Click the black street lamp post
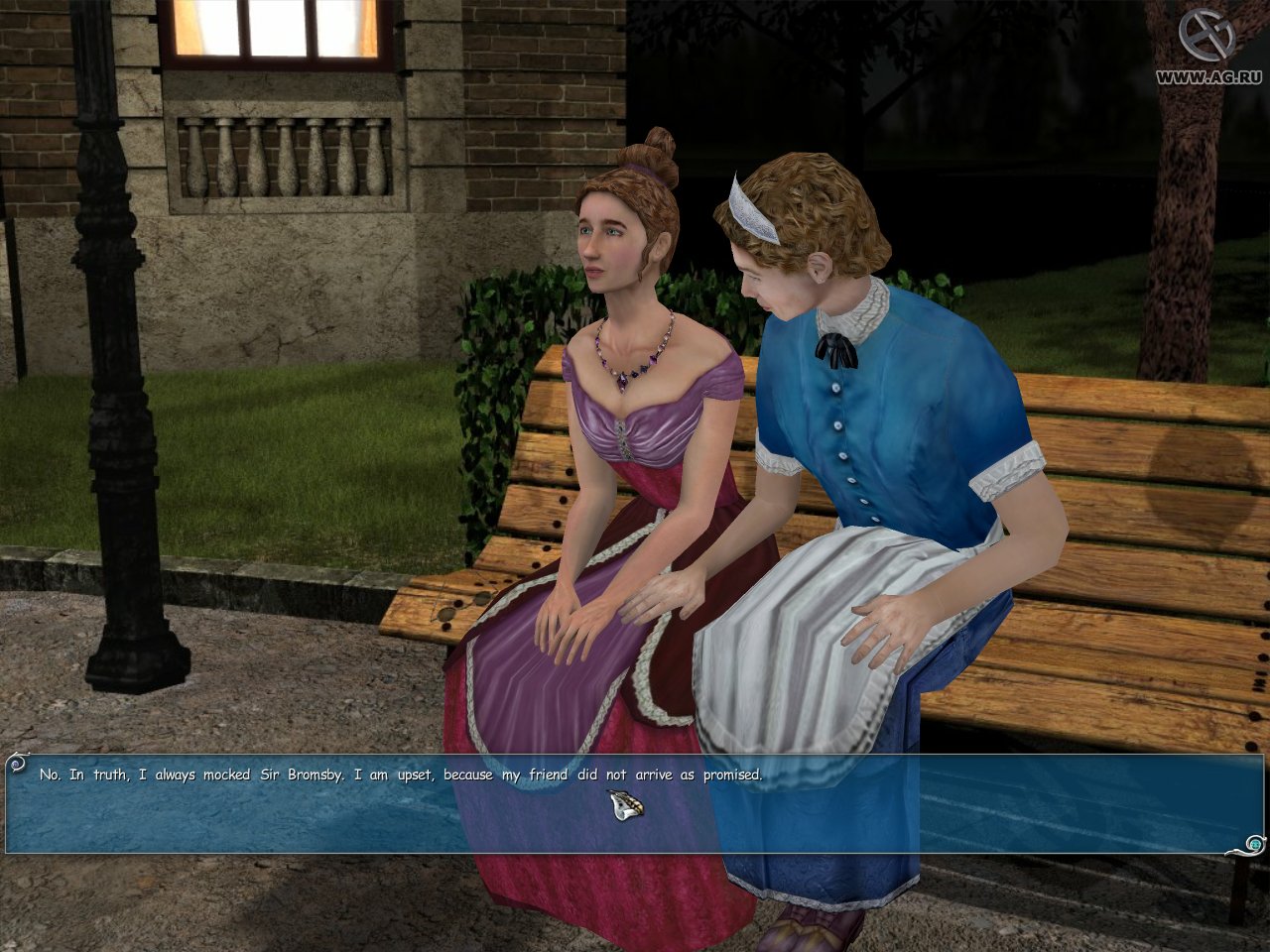Screen dimensions: 1270x952 pos(109,397)
